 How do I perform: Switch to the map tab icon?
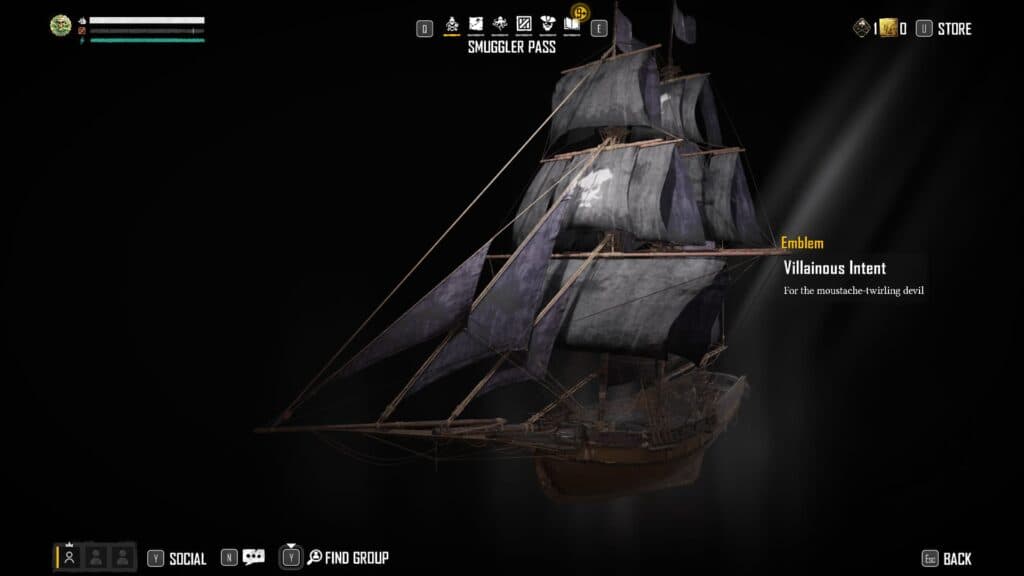[476, 24]
